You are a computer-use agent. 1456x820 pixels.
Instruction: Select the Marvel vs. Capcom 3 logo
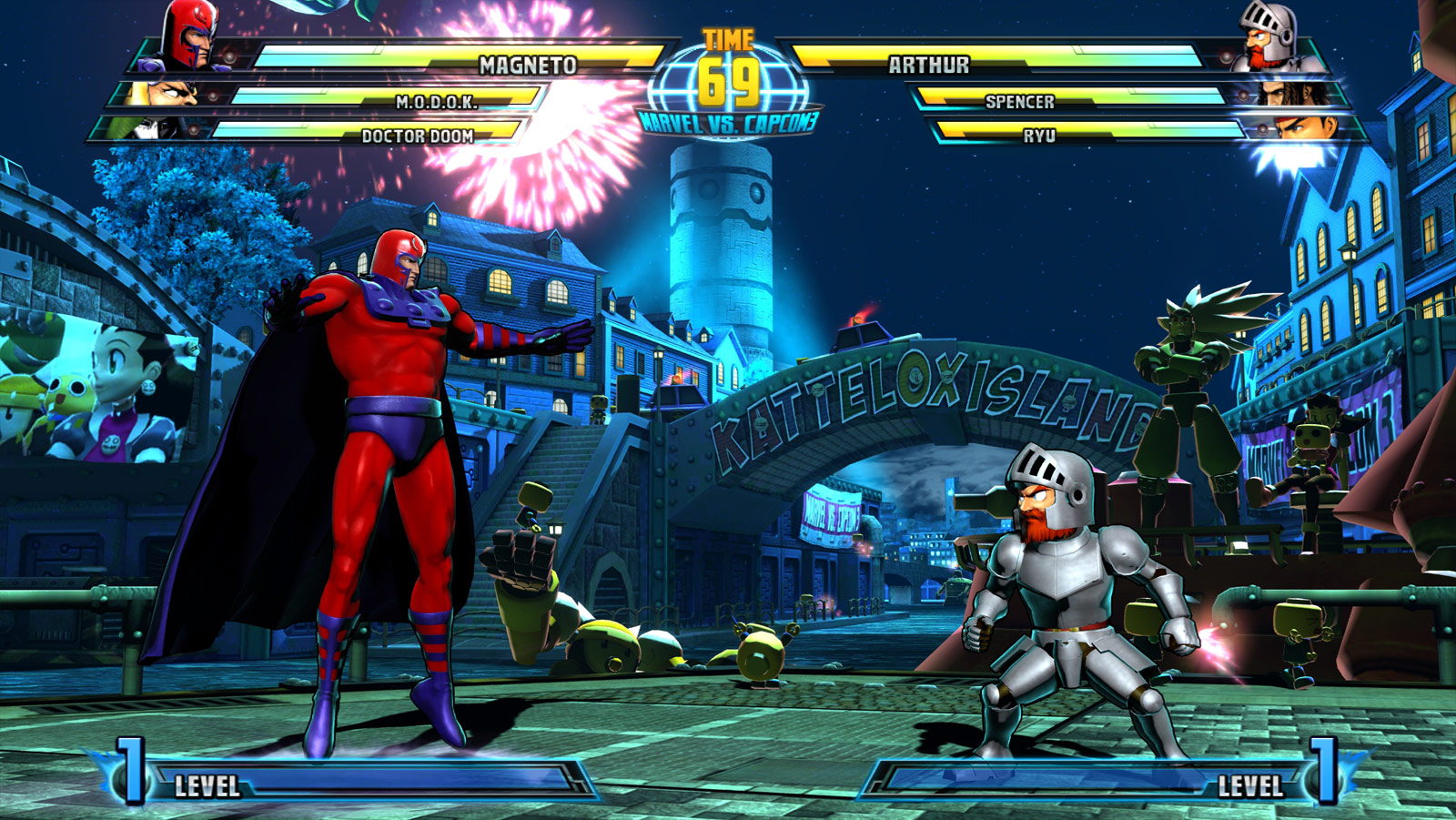[728, 123]
